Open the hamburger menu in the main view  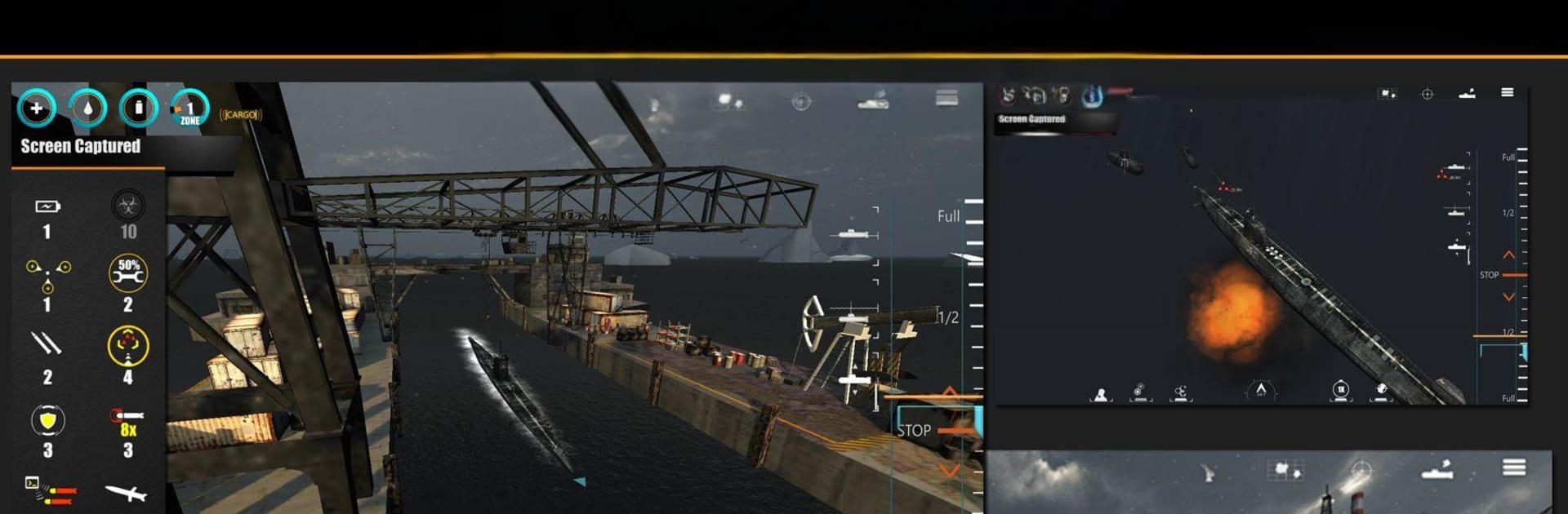coord(947,99)
